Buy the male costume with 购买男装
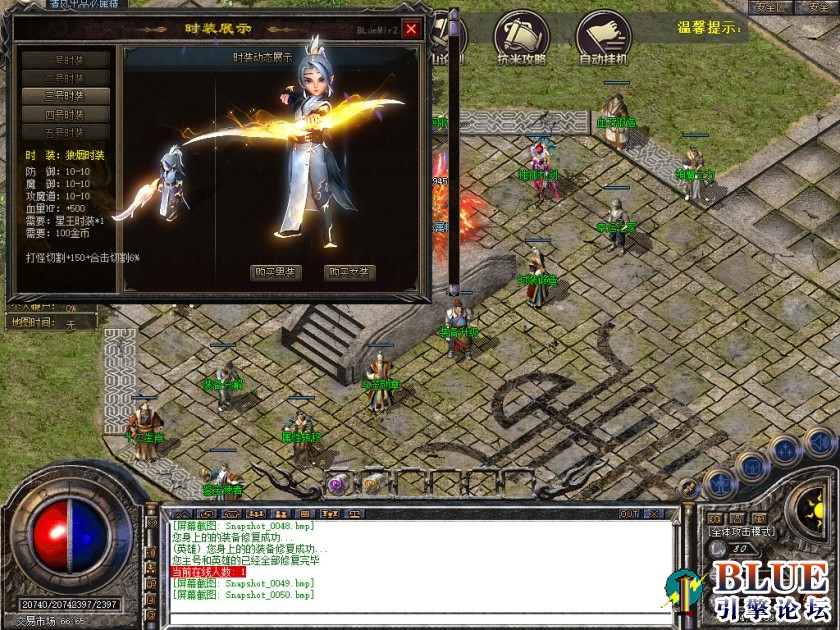Image resolution: width=840 pixels, height=630 pixels. (x=275, y=272)
